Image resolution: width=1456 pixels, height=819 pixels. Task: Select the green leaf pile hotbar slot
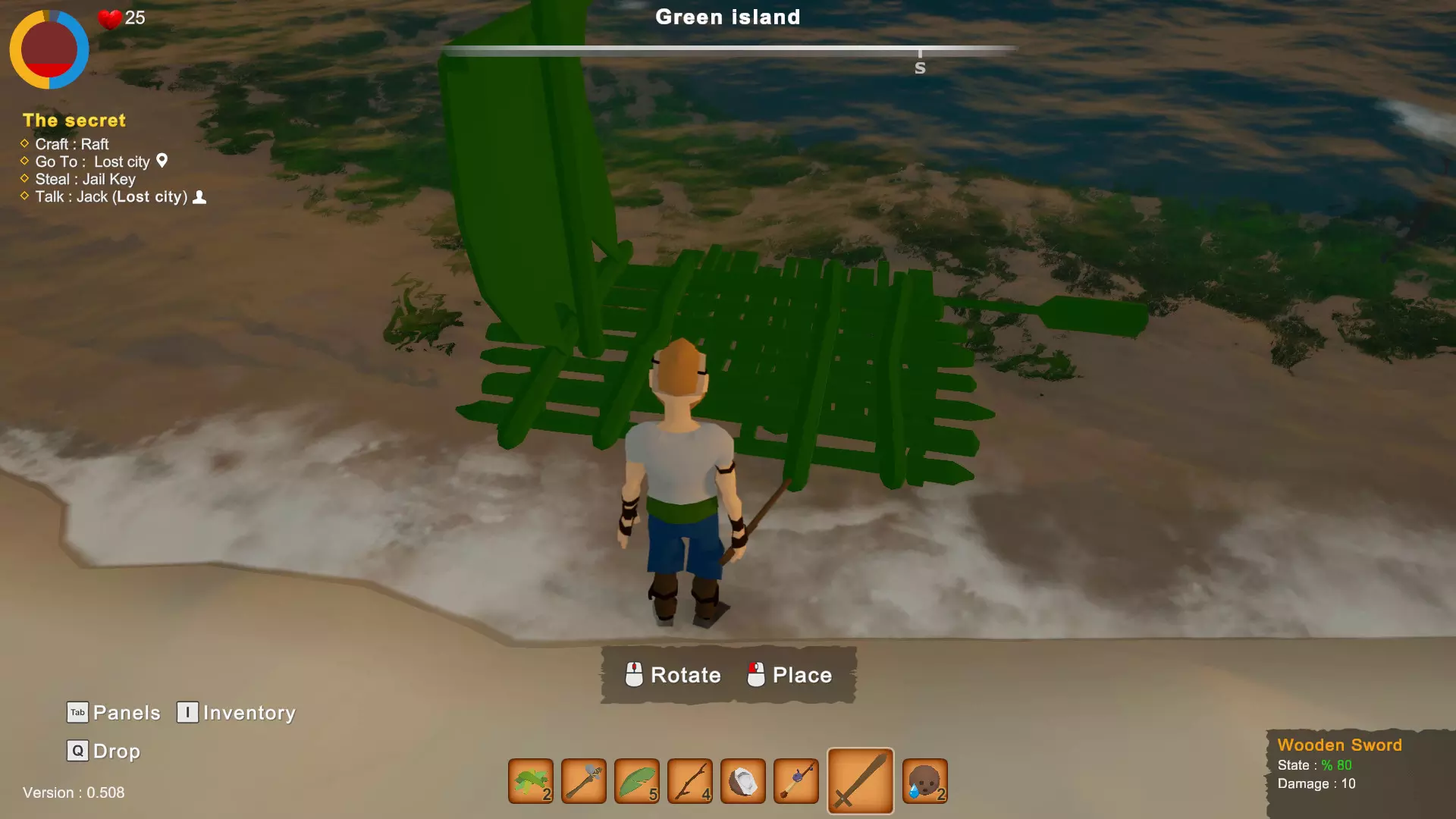531,781
